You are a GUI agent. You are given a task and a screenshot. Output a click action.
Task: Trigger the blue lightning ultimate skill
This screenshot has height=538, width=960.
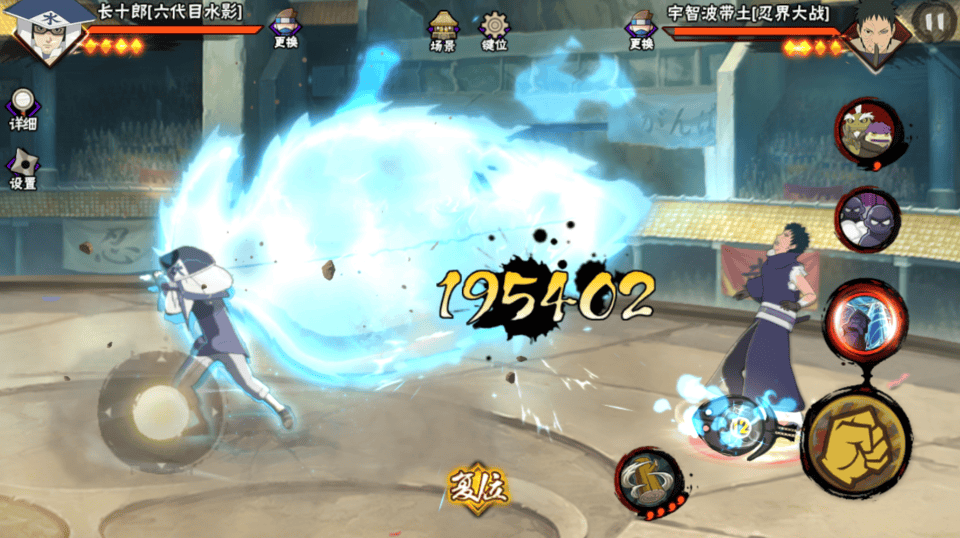click(864, 320)
